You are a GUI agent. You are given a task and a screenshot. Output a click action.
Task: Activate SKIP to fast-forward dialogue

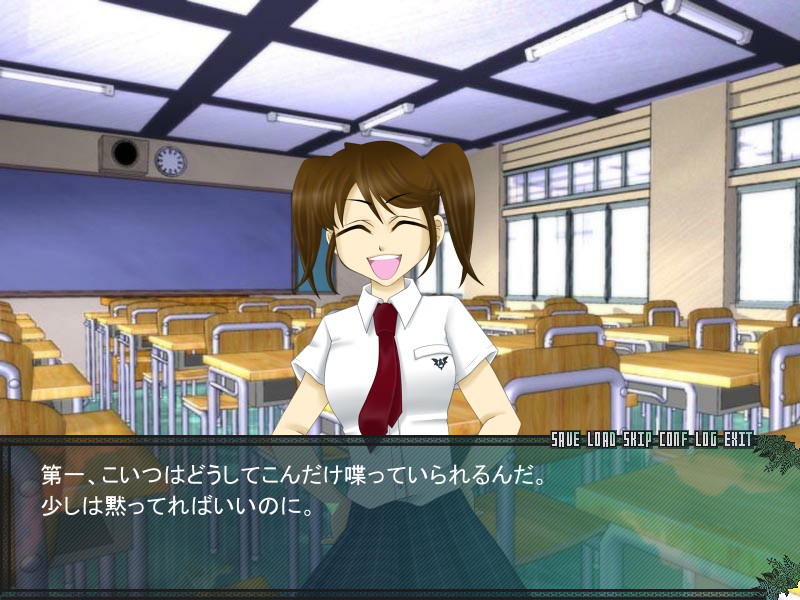coord(637,440)
